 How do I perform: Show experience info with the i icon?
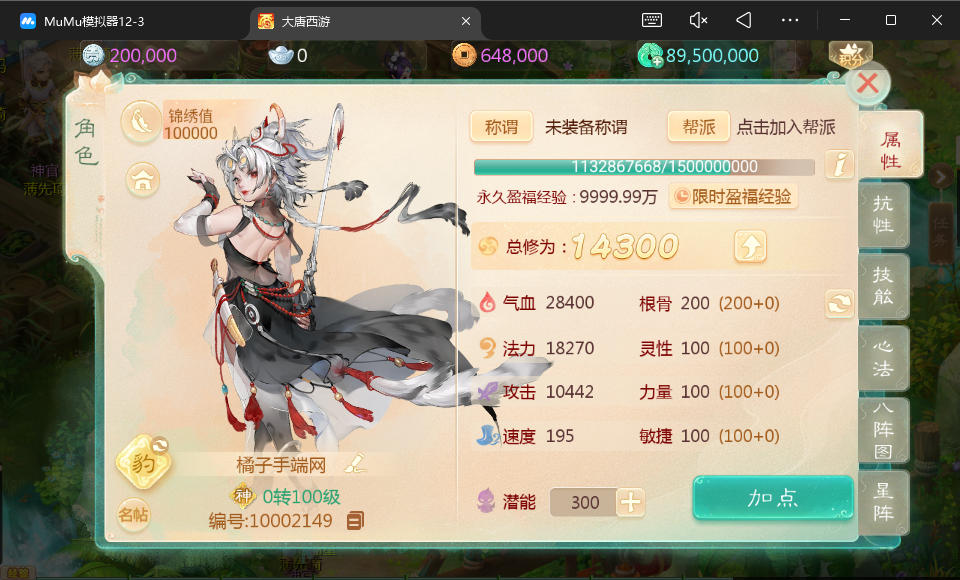839,165
